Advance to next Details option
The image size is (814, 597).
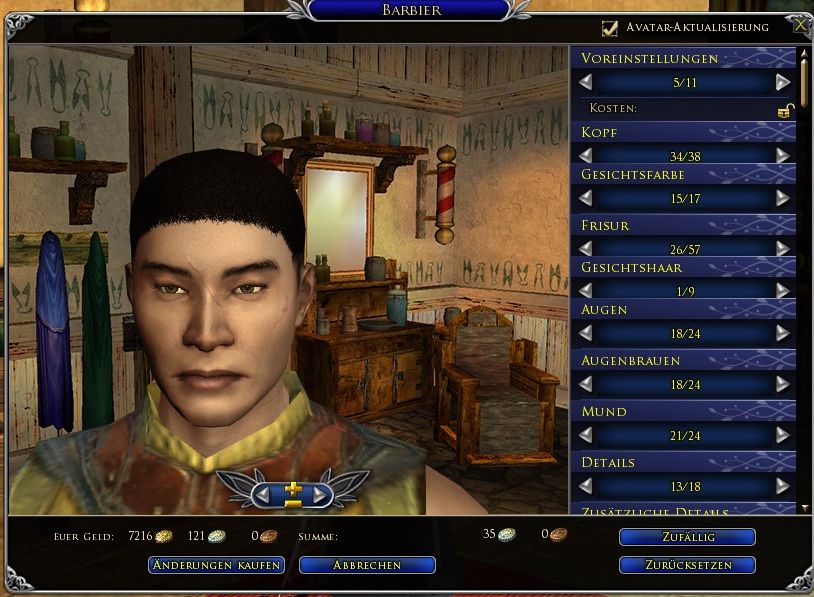783,486
